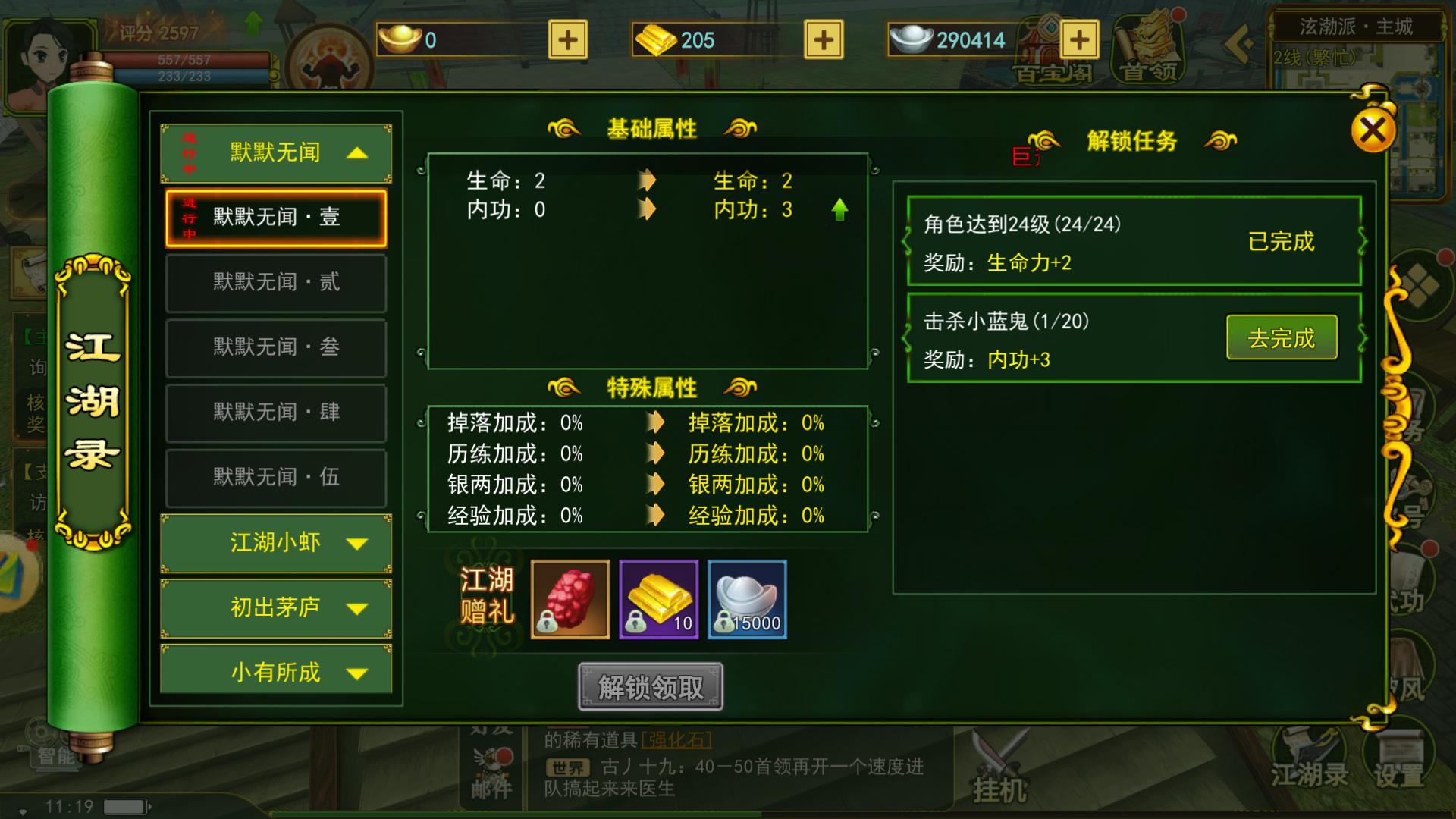Collapse the 默默无闻 category list
The width and height of the screenshot is (1456, 819).
click(x=277, y=152)
